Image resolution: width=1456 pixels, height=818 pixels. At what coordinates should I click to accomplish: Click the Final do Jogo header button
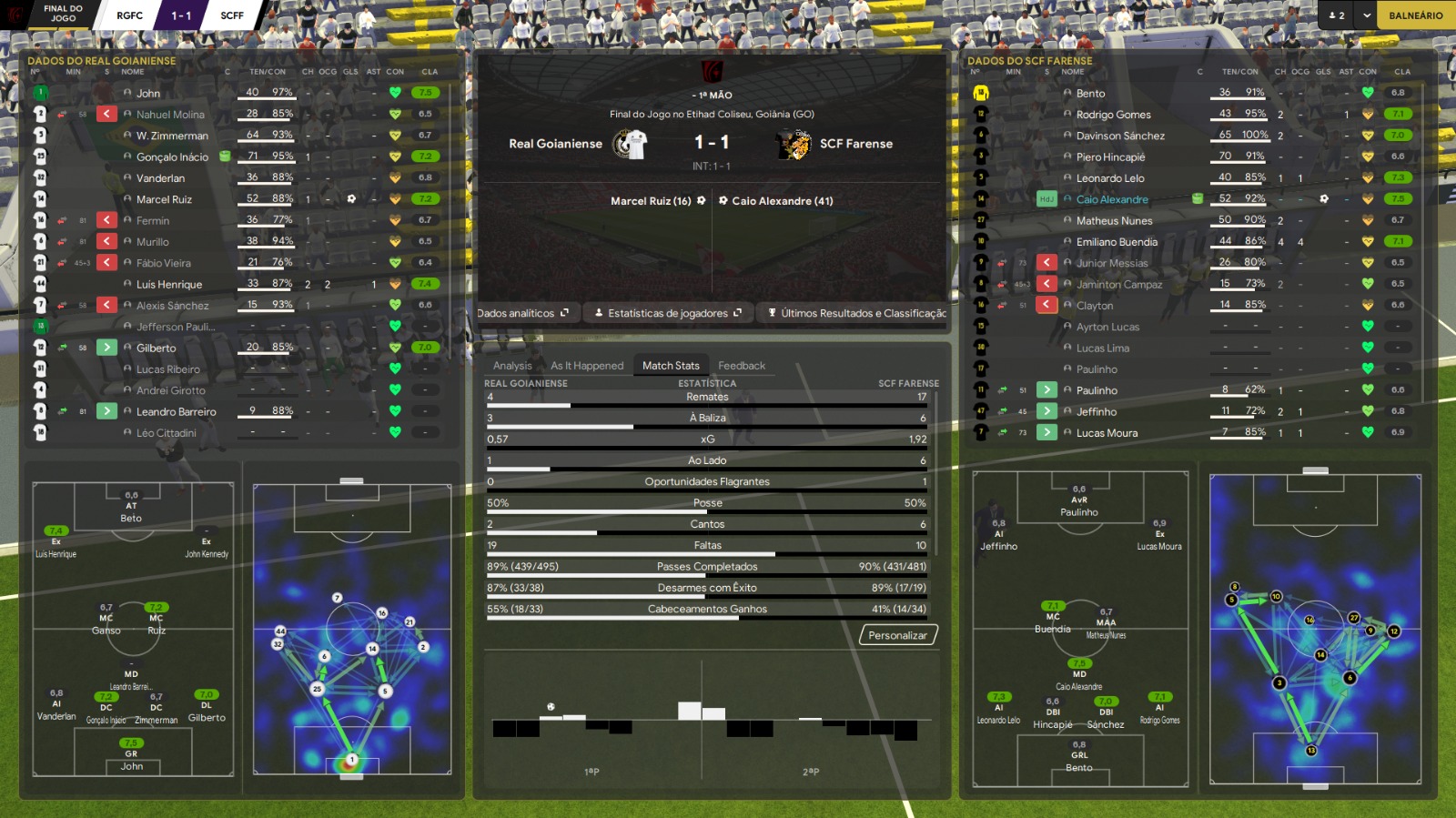coord(63,14)
